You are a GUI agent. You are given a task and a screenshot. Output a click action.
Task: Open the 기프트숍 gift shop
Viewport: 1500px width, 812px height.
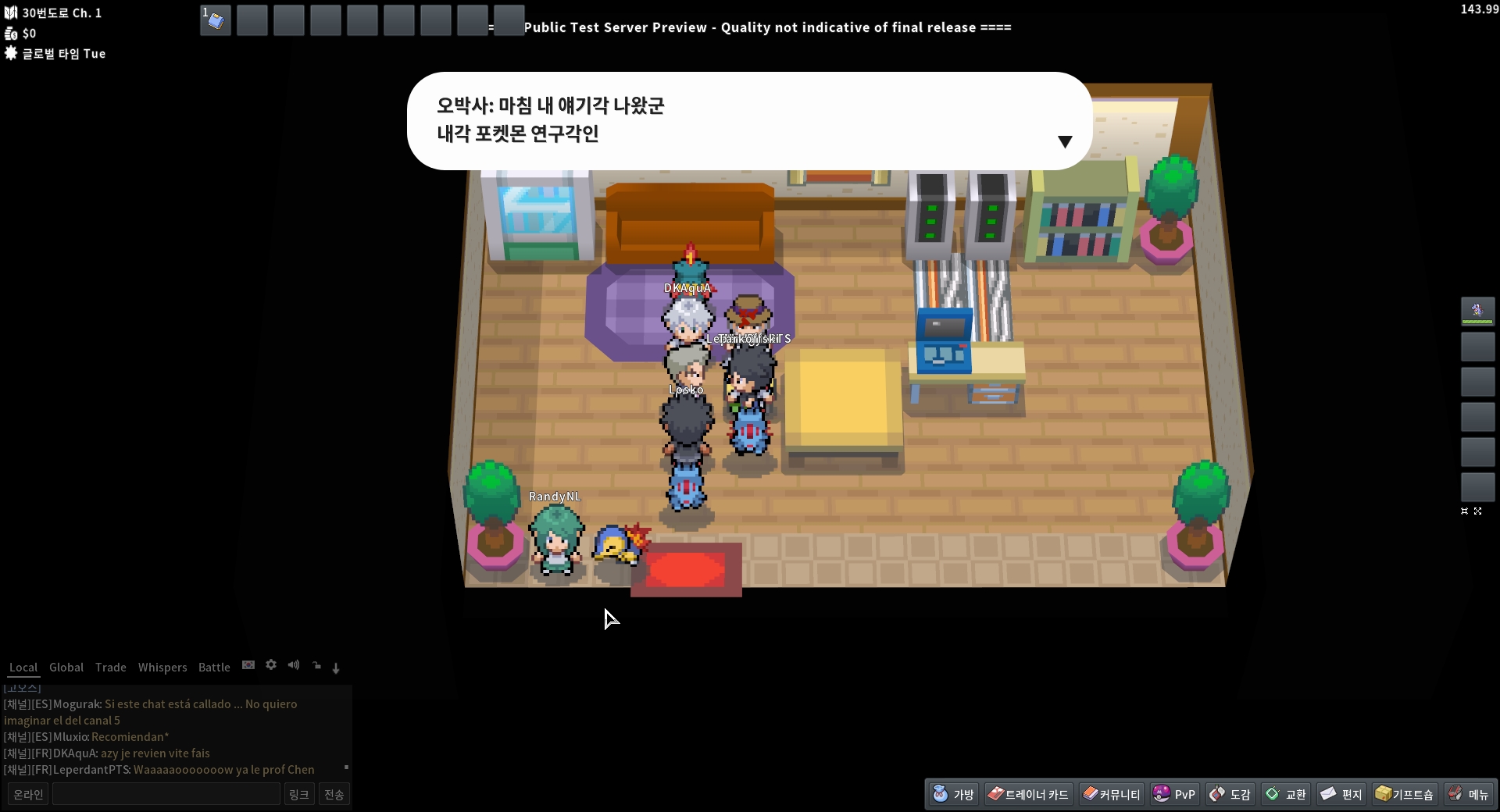1405,794
